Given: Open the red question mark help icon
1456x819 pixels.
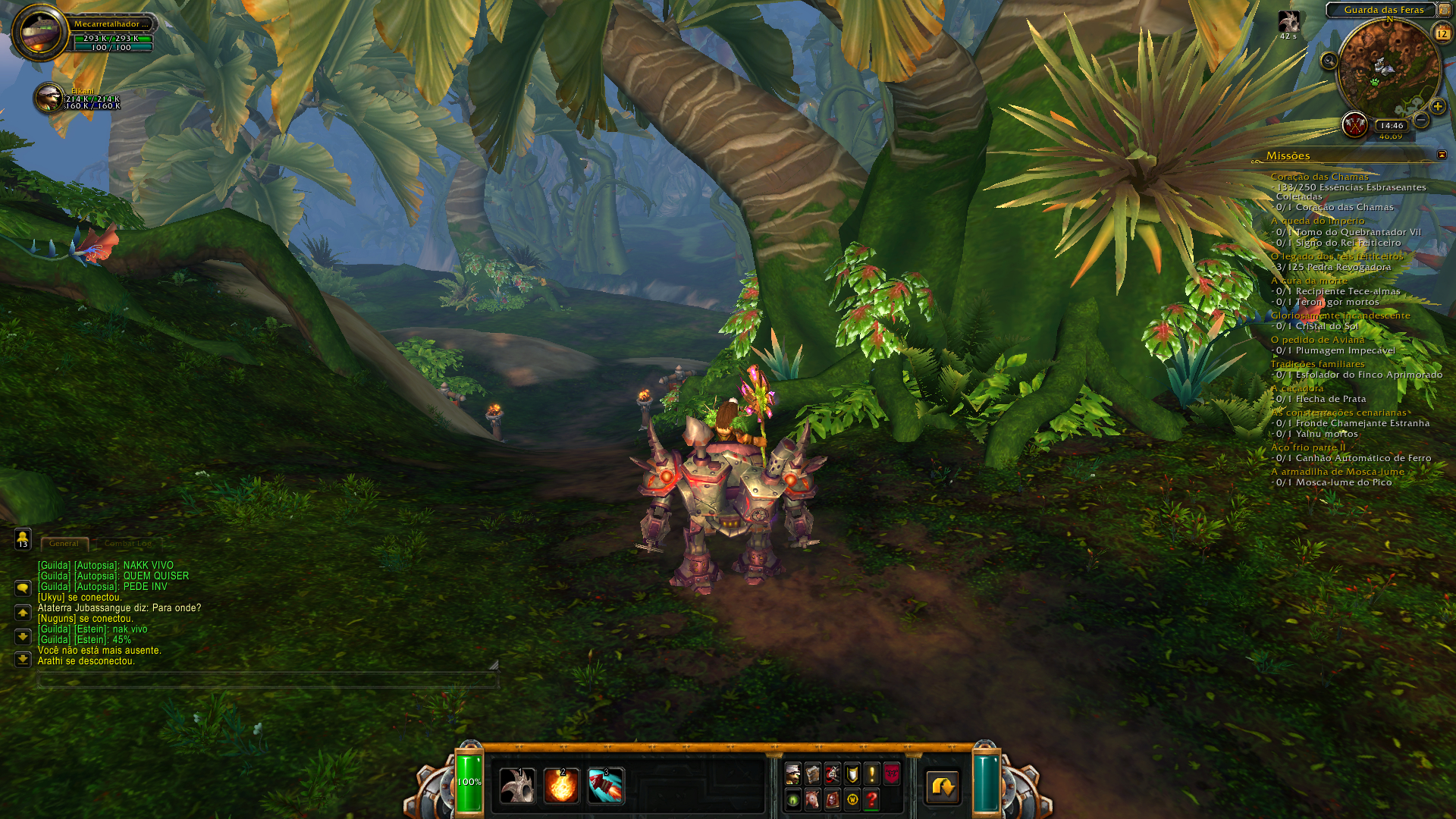Looking at the screenshot, I should tap(872, 799).
